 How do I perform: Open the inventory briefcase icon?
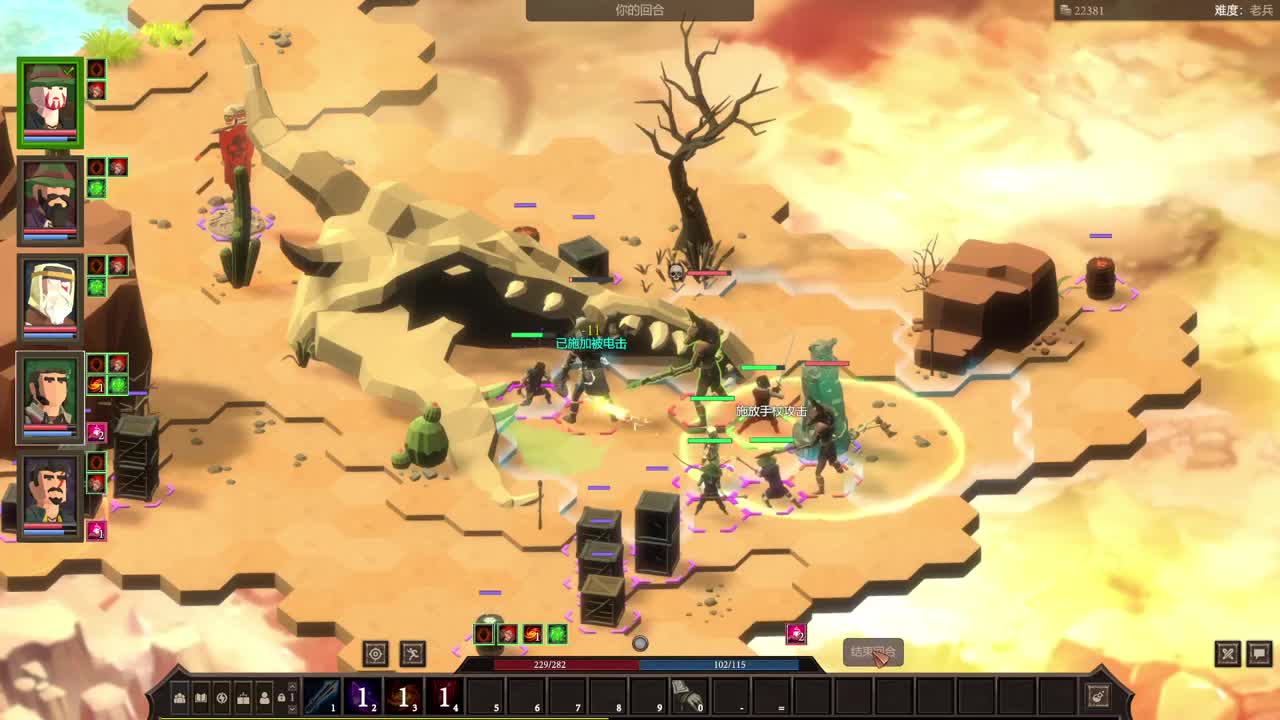tap(243, 697)
